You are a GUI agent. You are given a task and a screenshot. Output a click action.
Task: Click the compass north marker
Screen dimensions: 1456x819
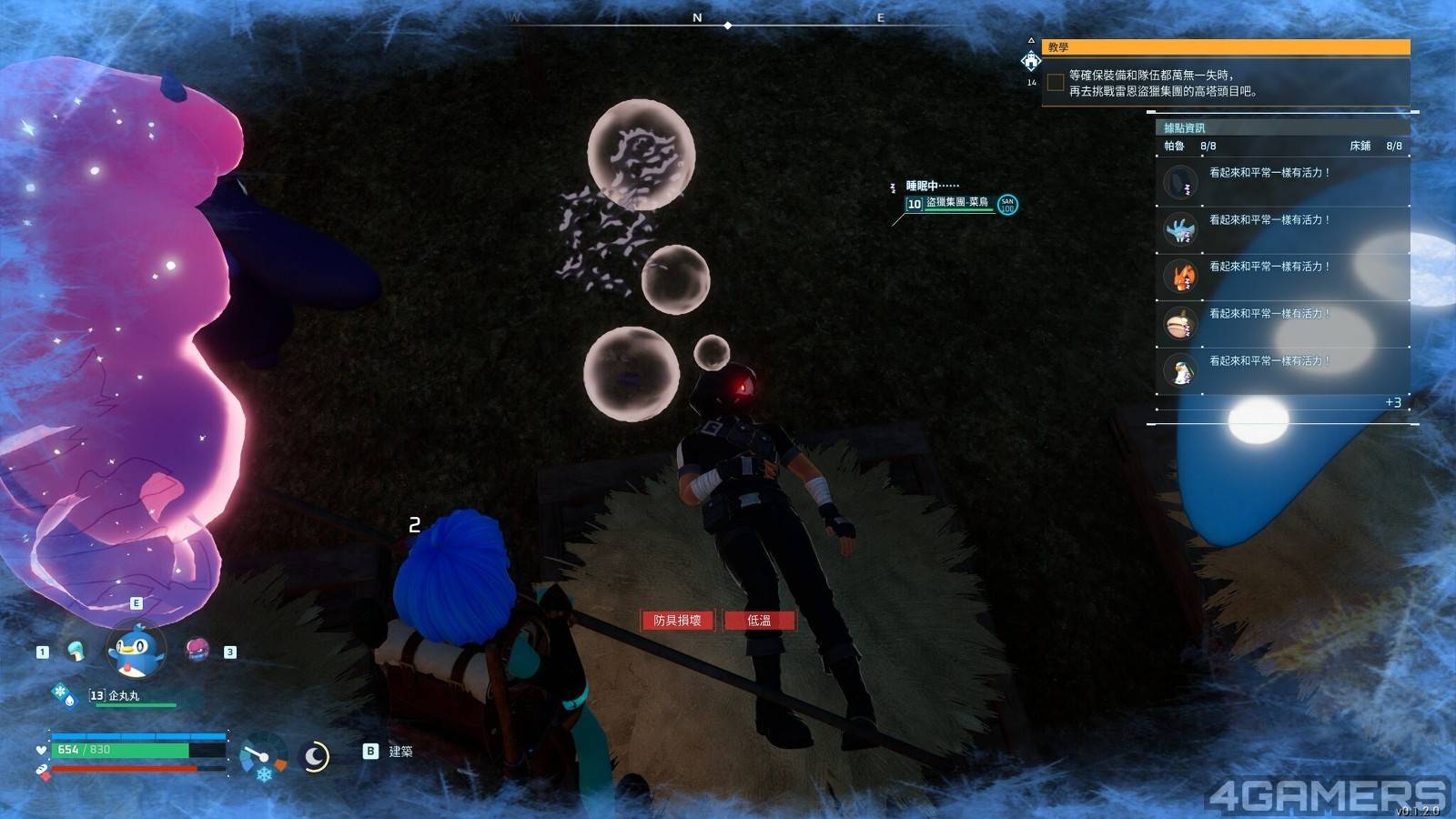click(x=697, y=17)
